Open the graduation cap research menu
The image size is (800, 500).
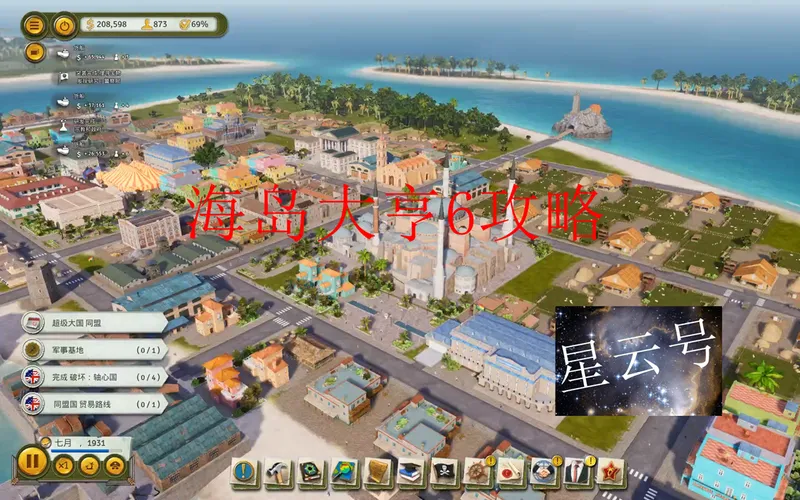click(x=411, y=472)
